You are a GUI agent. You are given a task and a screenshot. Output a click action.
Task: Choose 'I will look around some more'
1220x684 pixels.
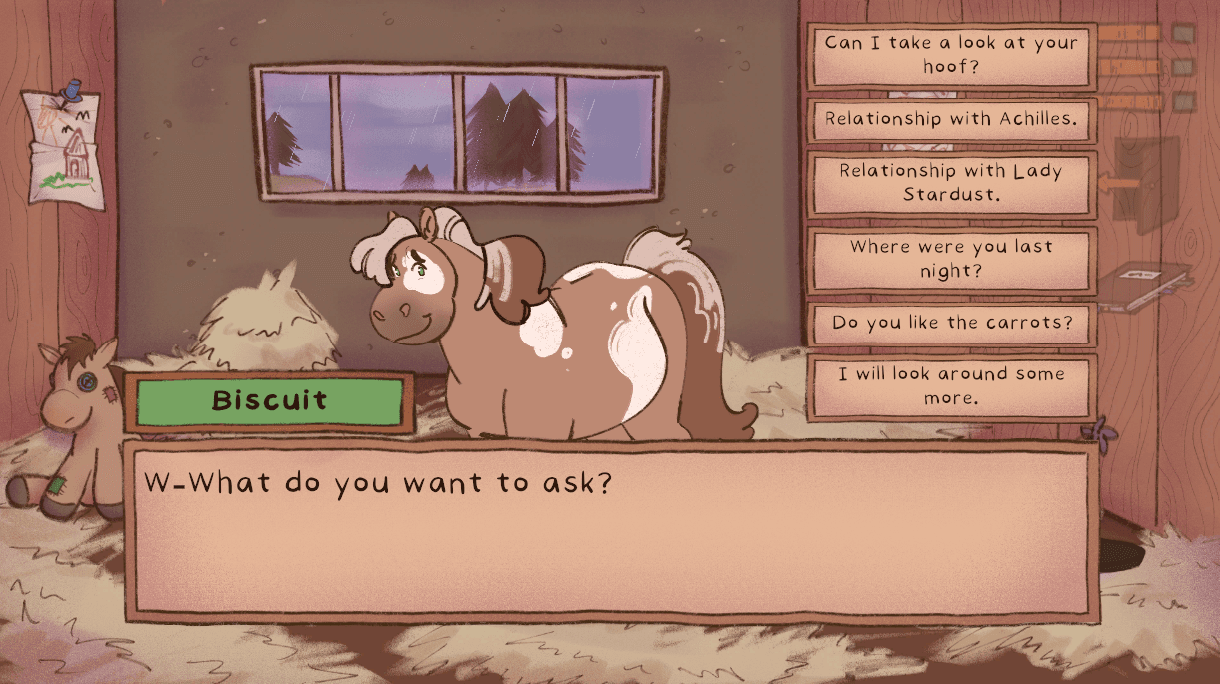coord(950,385)
